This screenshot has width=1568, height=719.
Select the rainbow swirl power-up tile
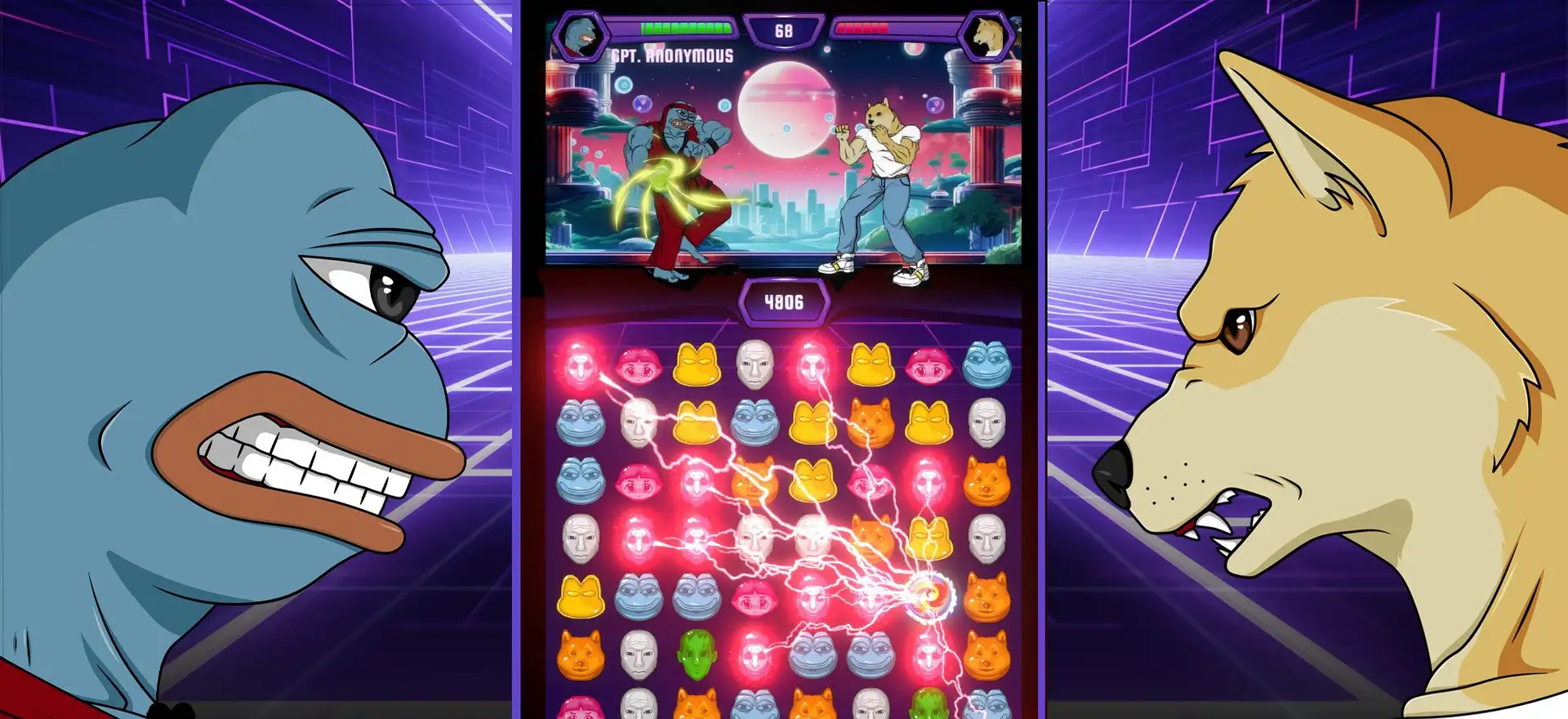[x=929, y=596]
